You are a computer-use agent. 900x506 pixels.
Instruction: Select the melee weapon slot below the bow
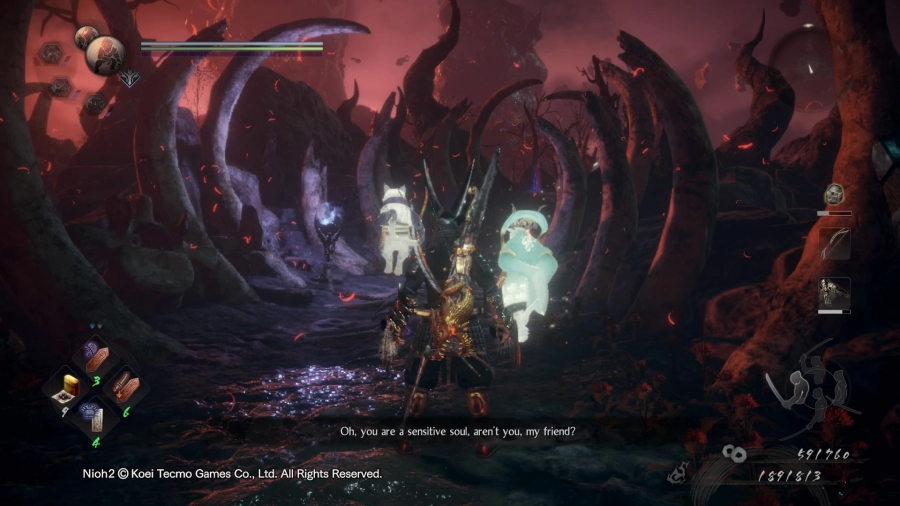click(835, 292)
